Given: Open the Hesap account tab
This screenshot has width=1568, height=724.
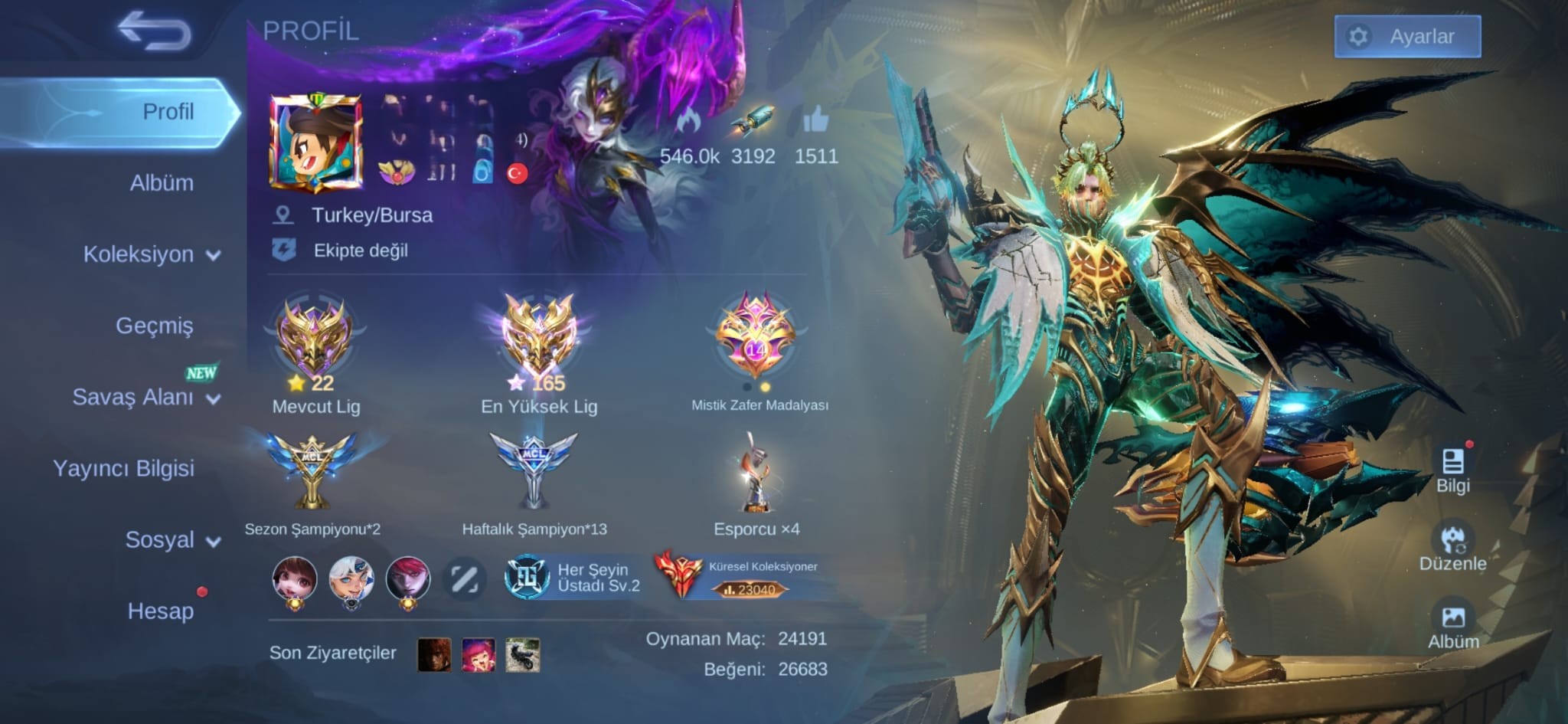Looking at the screenshot, I should 160,611.
